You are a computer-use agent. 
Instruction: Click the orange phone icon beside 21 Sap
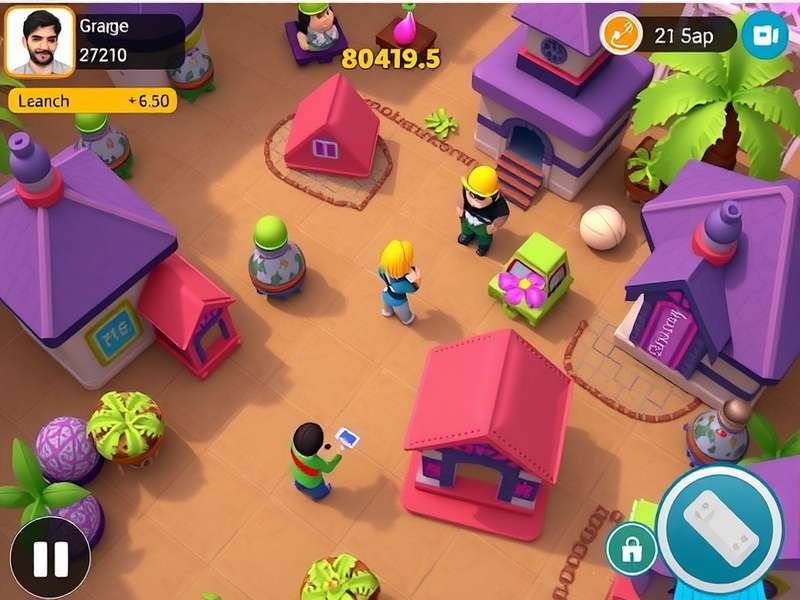pos(620,36)
